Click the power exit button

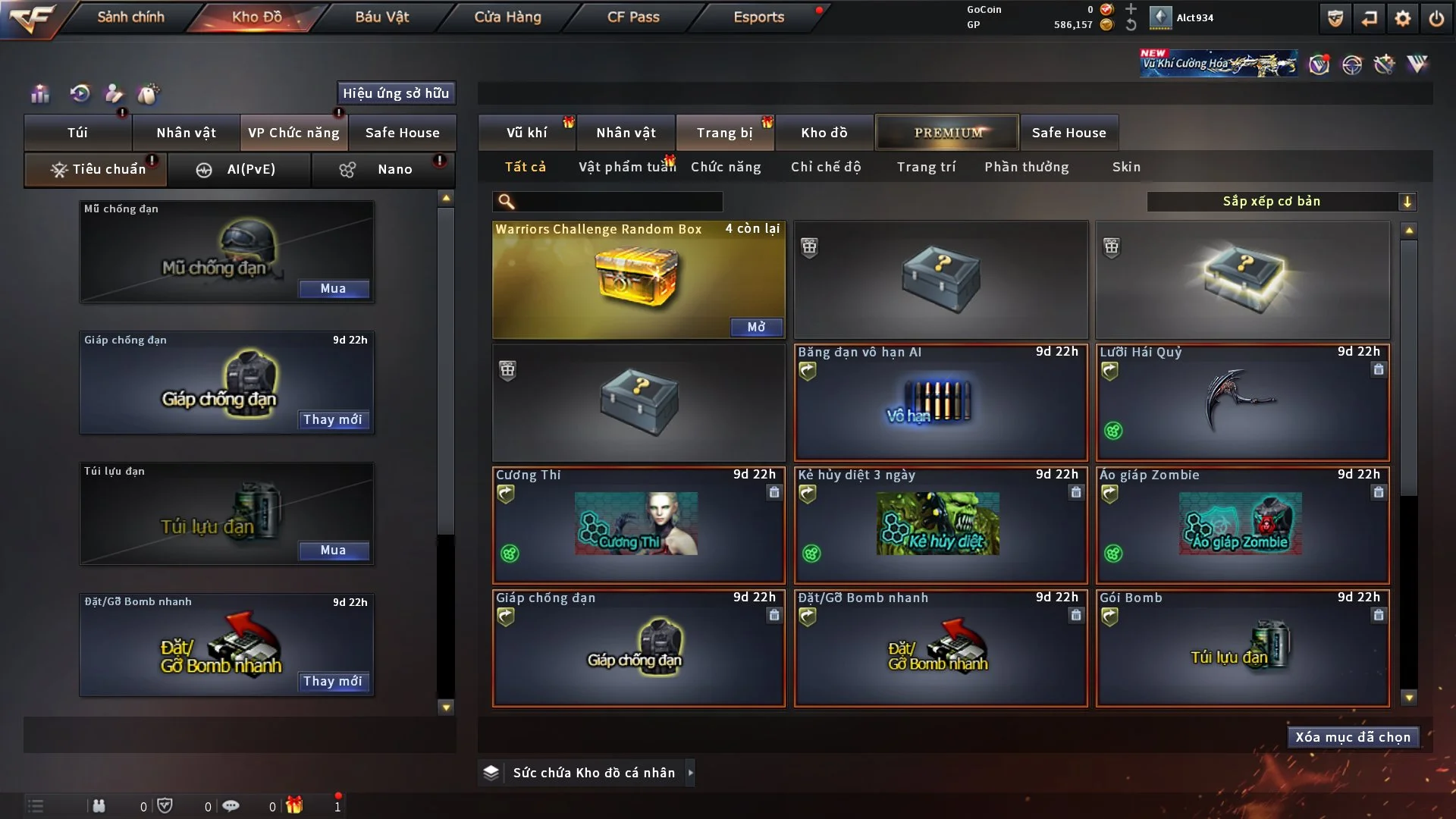[1436, 18]
